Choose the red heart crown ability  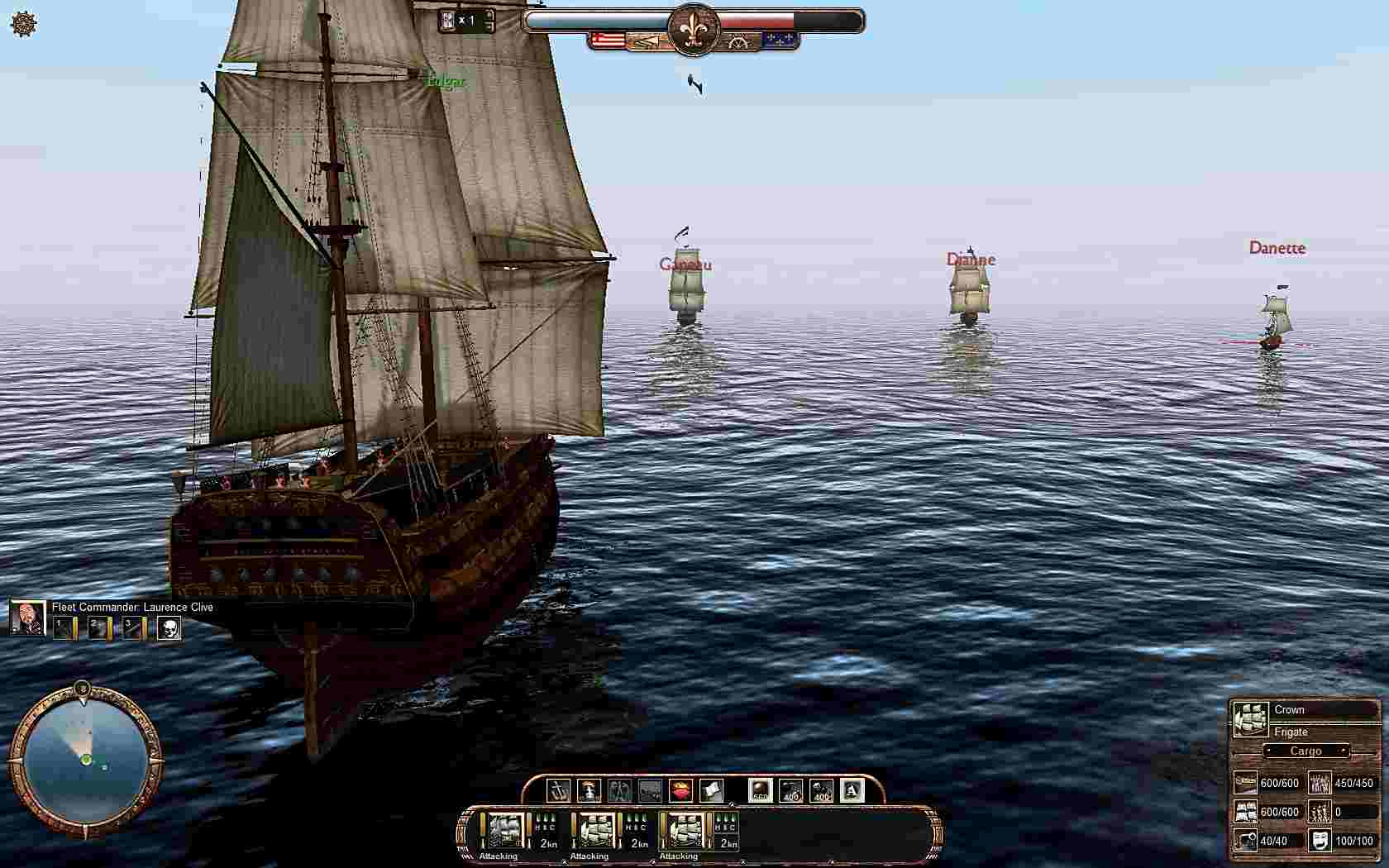click(680, 790)
